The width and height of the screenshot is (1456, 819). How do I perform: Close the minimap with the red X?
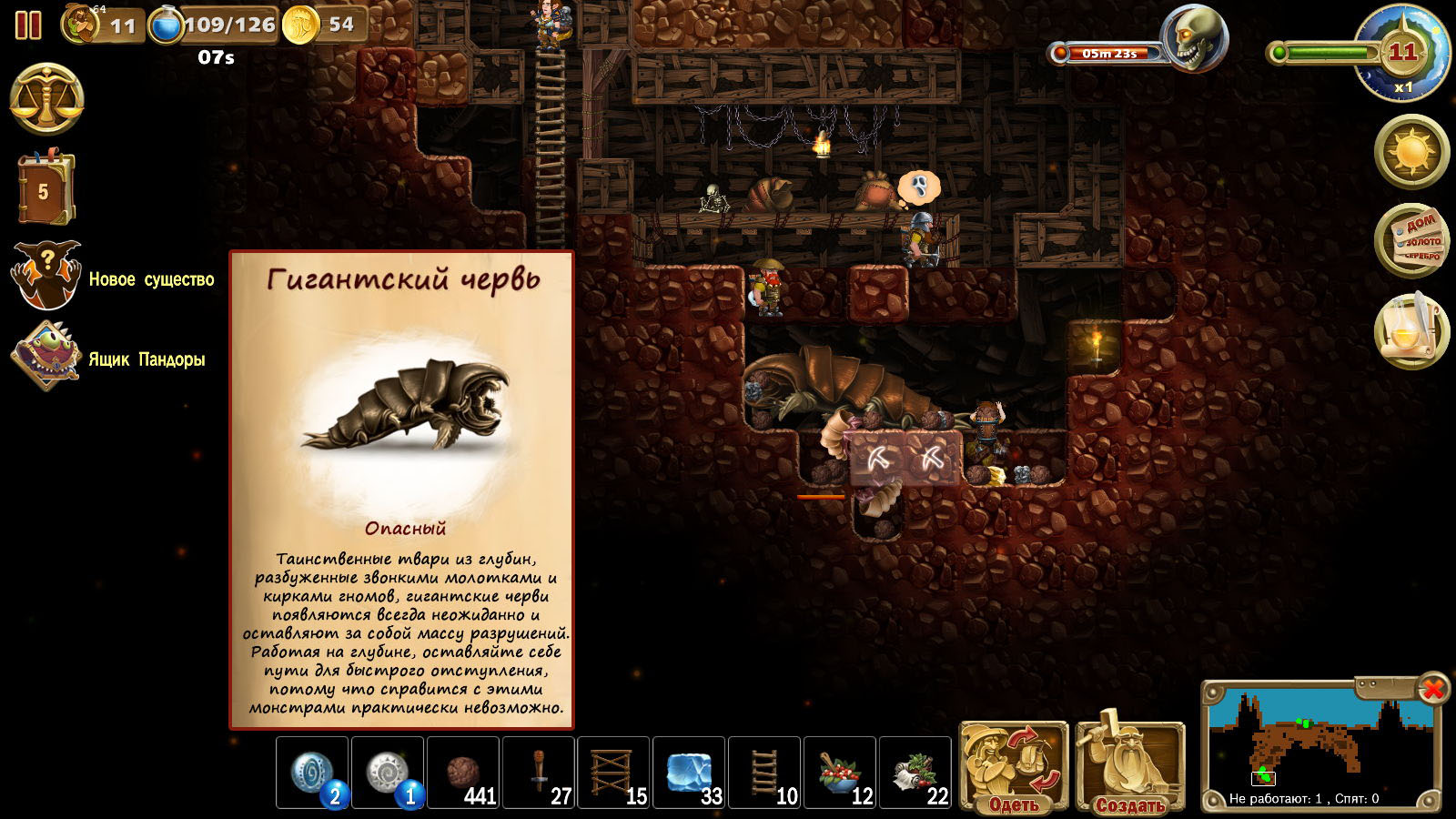[1432, 689]
